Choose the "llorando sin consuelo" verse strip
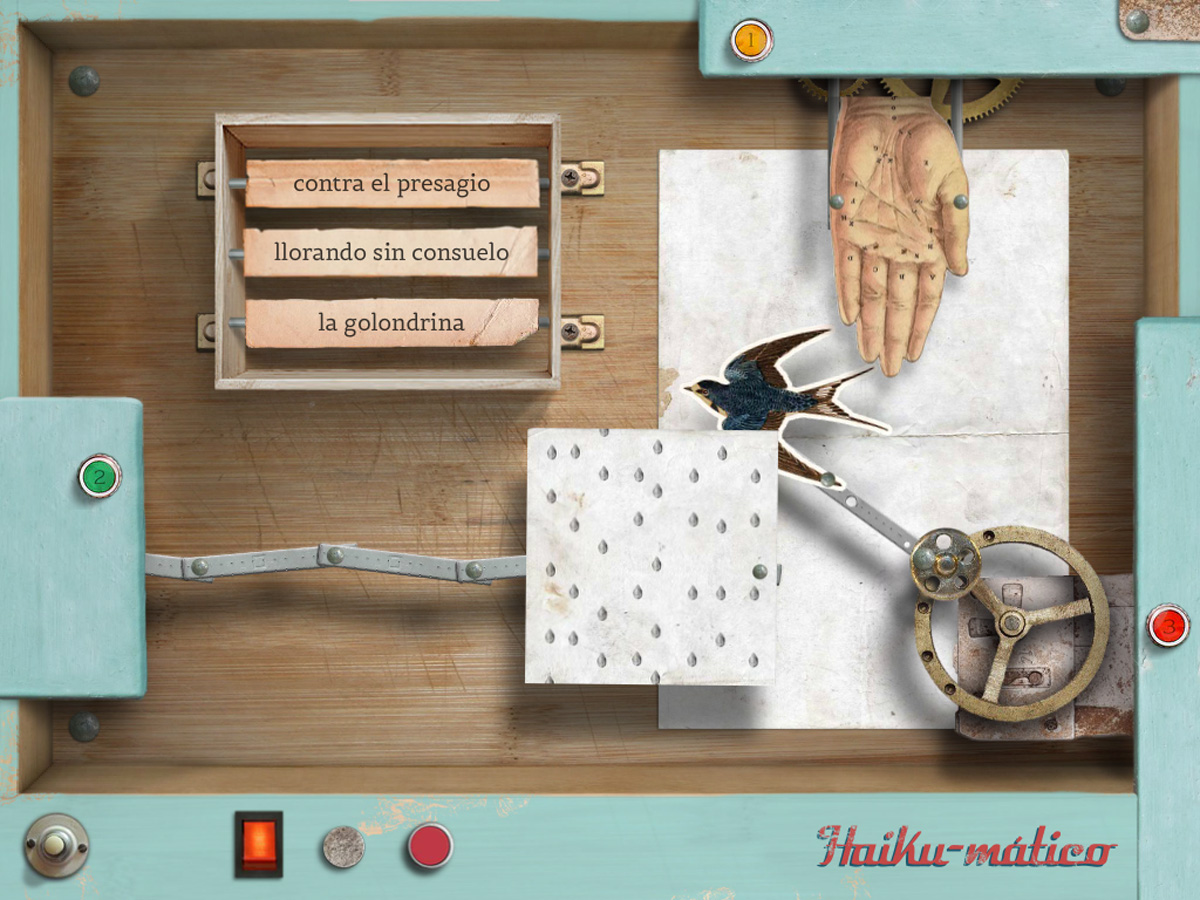Image resolution: width=1200 pixels, height=900 pixels. click(392, 252)
